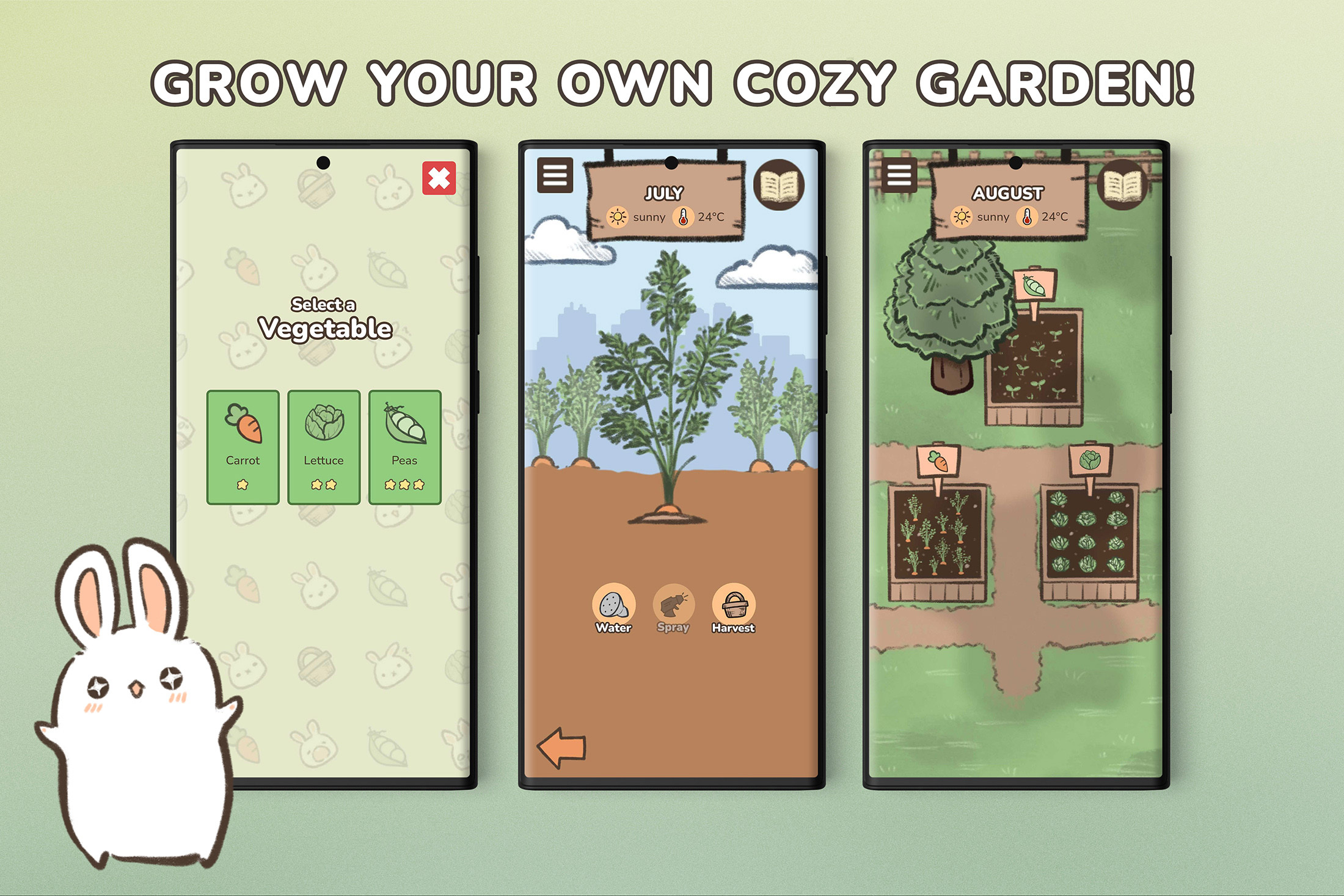Click the sunny weather icon under JULY

click(x=618, y=217)
